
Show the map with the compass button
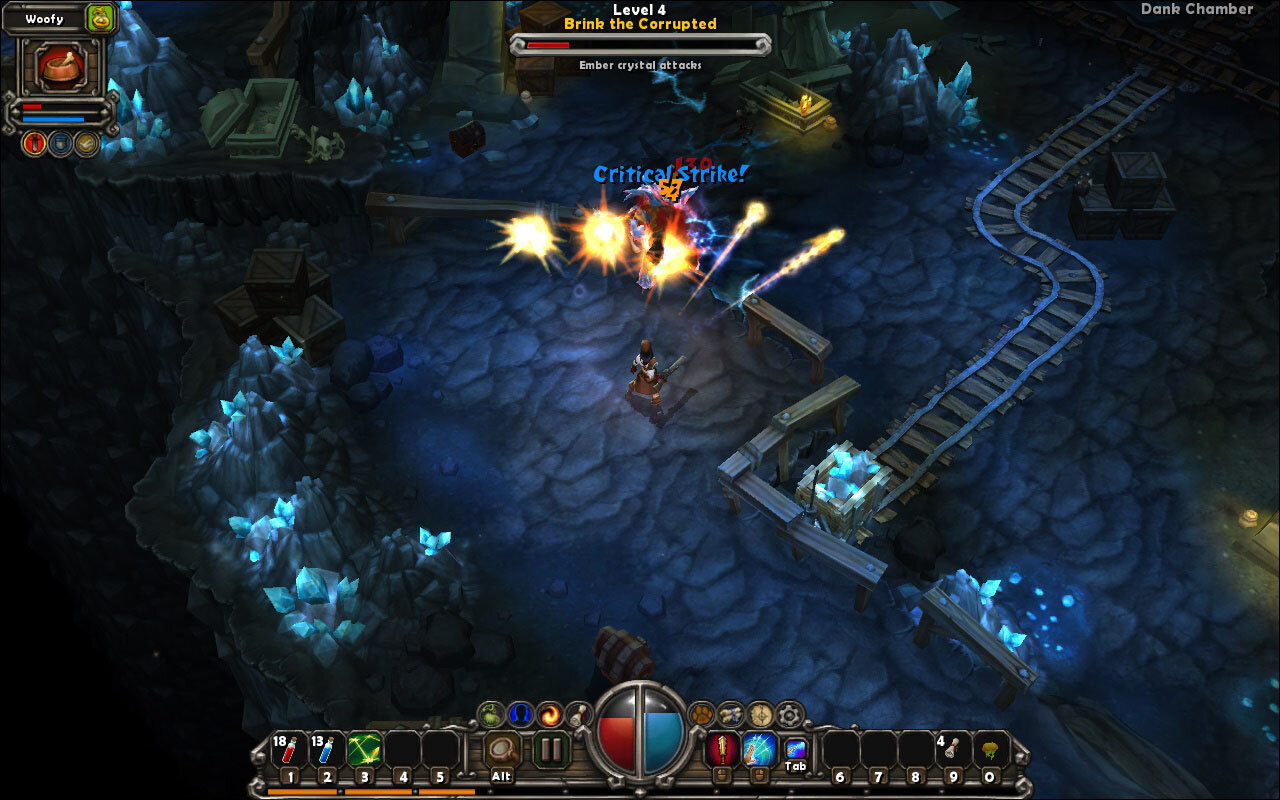761,714
